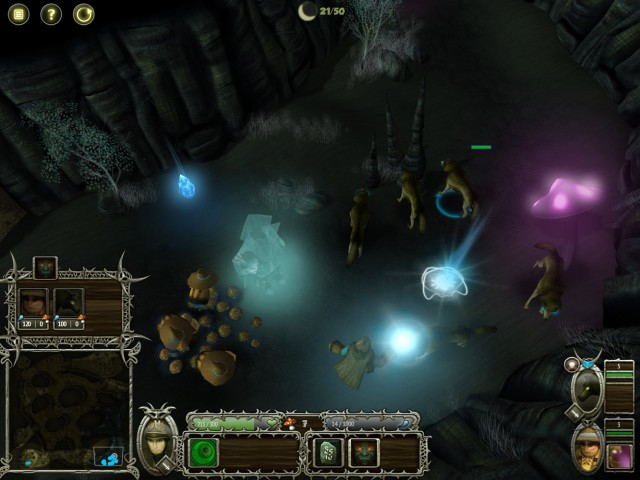Select the dark creature portrait on right panel

588,392
